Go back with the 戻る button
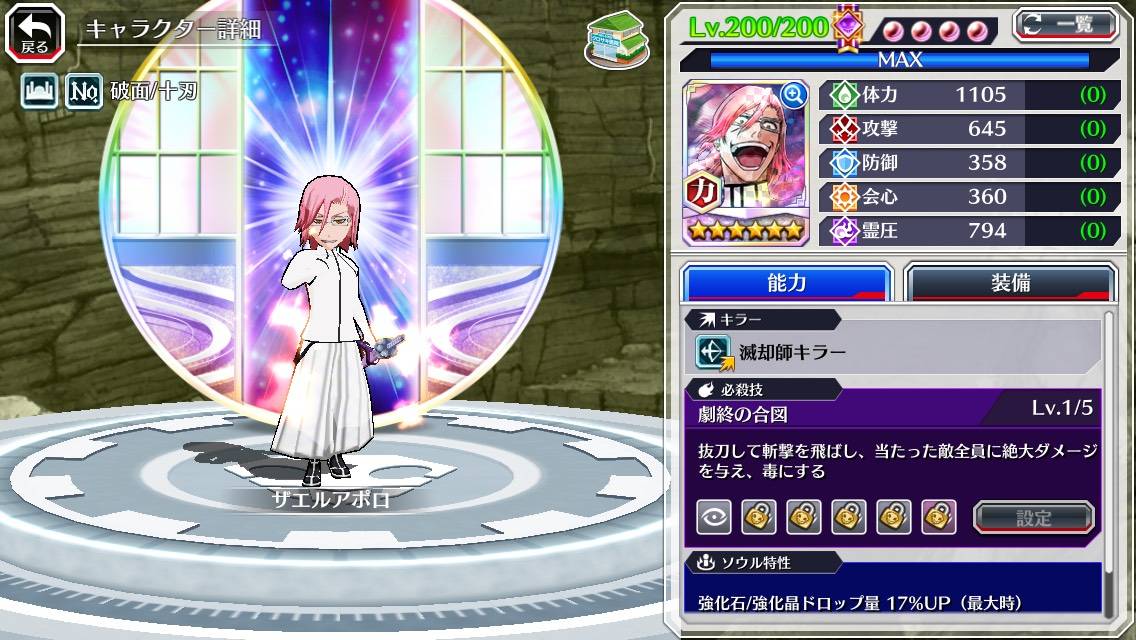 tap(34, 33)
